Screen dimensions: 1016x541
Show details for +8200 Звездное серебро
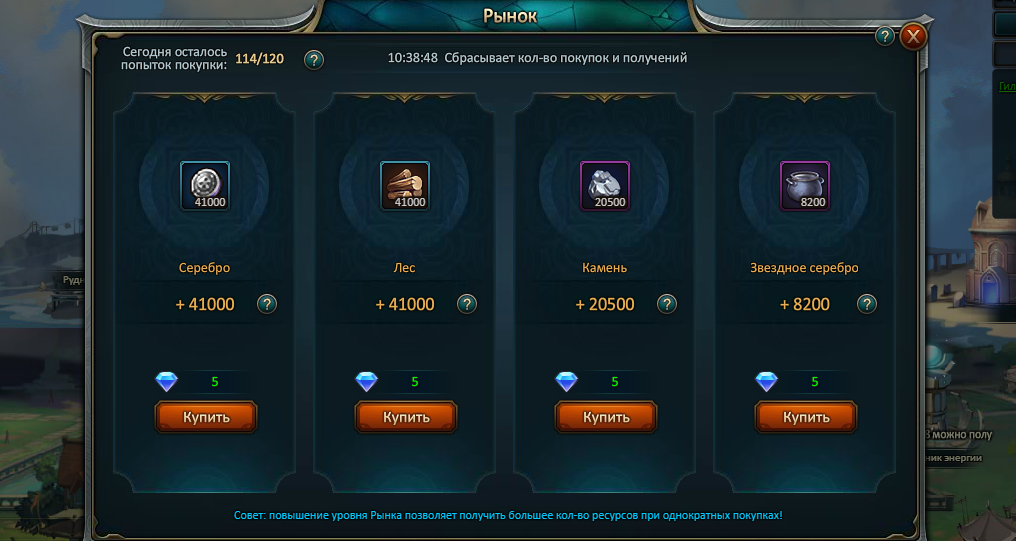pyautogui.click(x=867, y=304)
